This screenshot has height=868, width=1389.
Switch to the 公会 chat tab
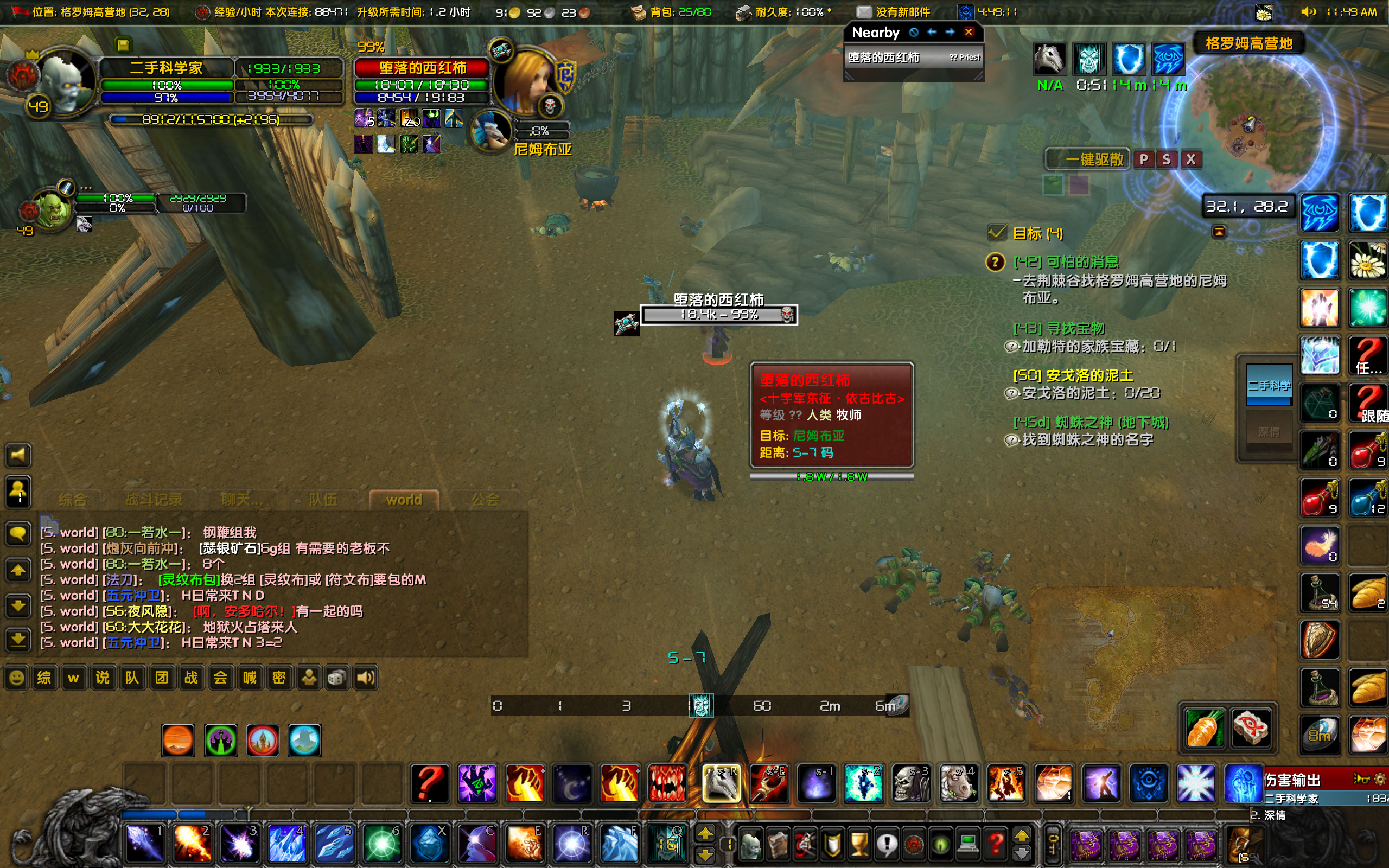click(x=487, y=499)
